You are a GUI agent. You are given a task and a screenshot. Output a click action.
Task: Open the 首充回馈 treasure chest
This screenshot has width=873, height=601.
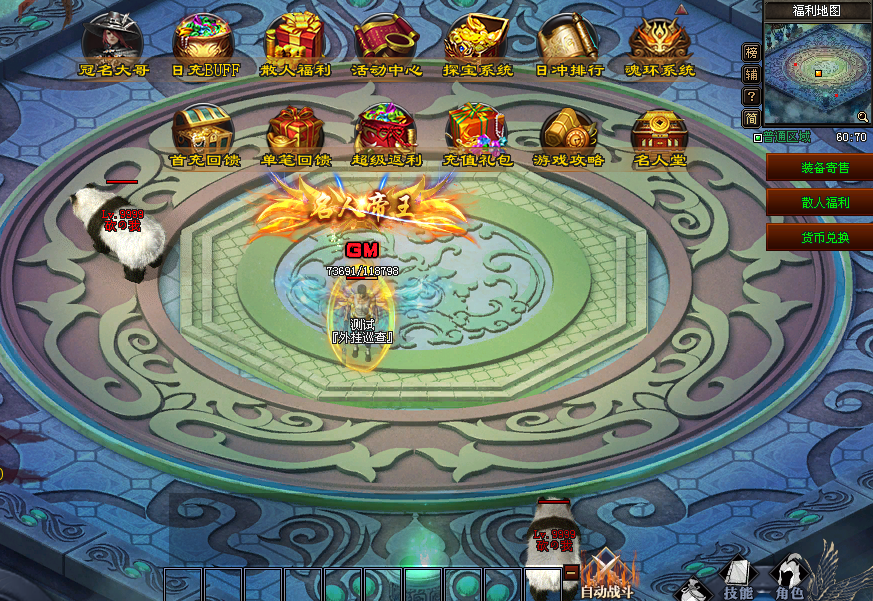tap(204, 132)
